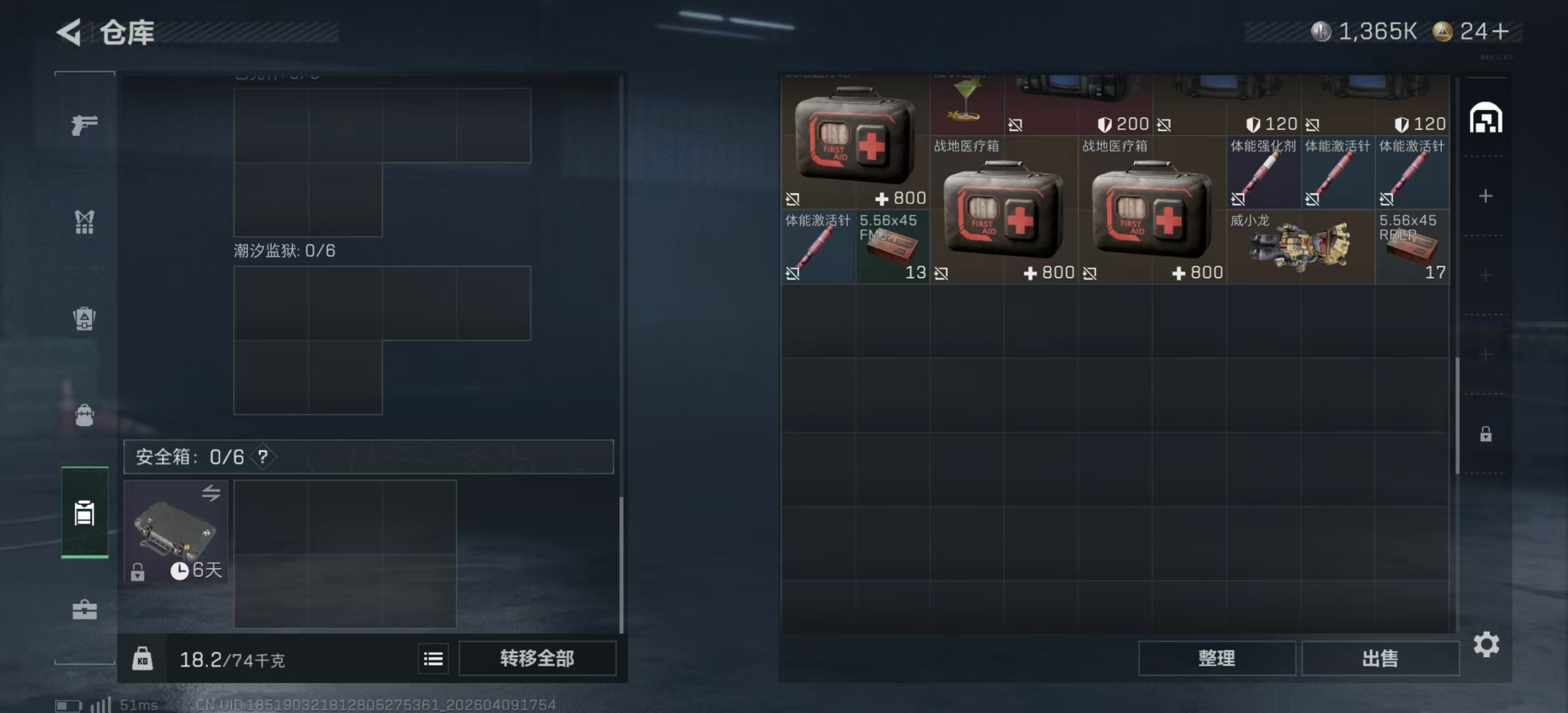Viewport: 1568px width, 713px height.
Task: Pick the 5.56x45 RRLP ammo stack
Action: pyautogui.click(x=1412, y=247)
